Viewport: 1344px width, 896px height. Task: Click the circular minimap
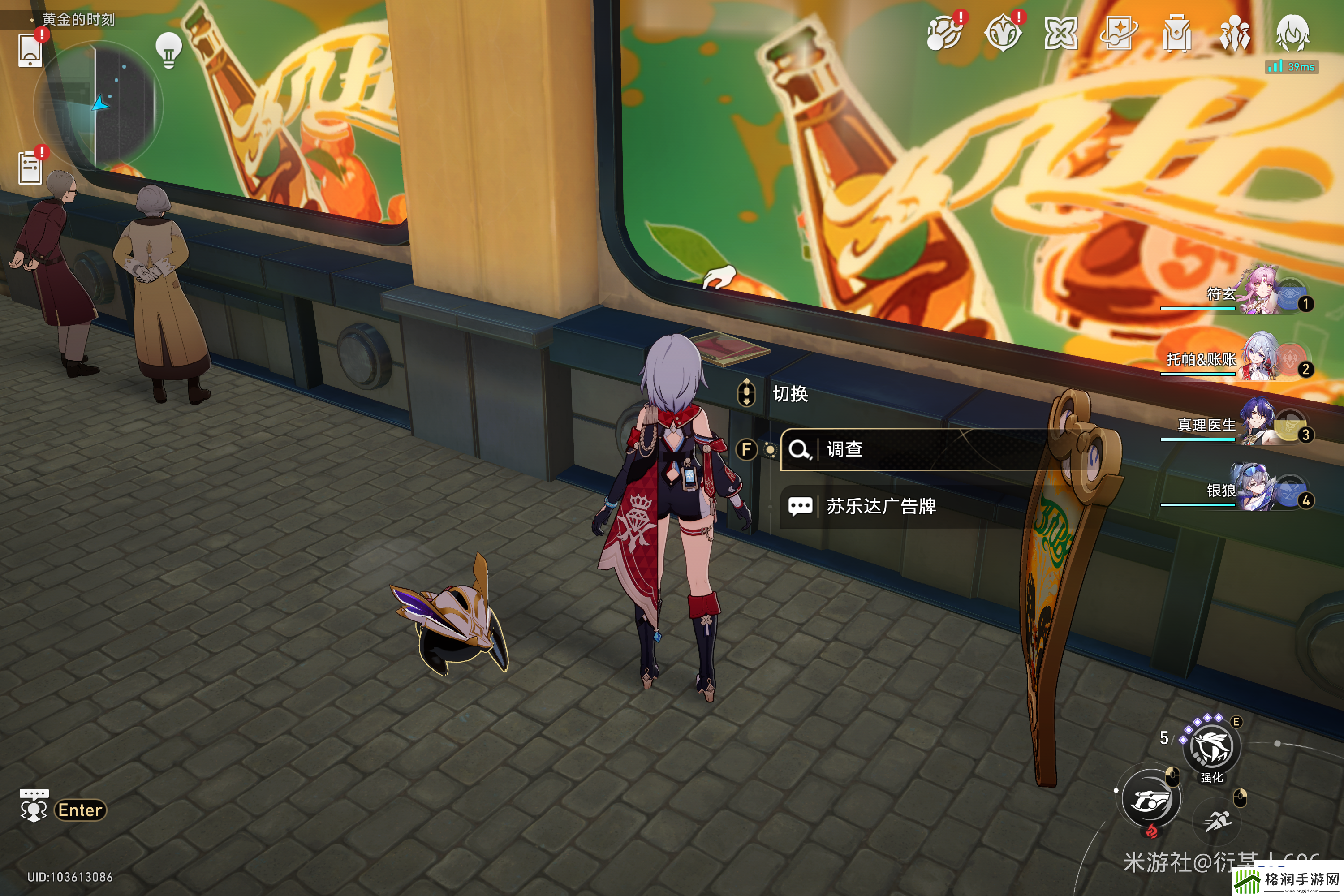click(x=98, y=106)
